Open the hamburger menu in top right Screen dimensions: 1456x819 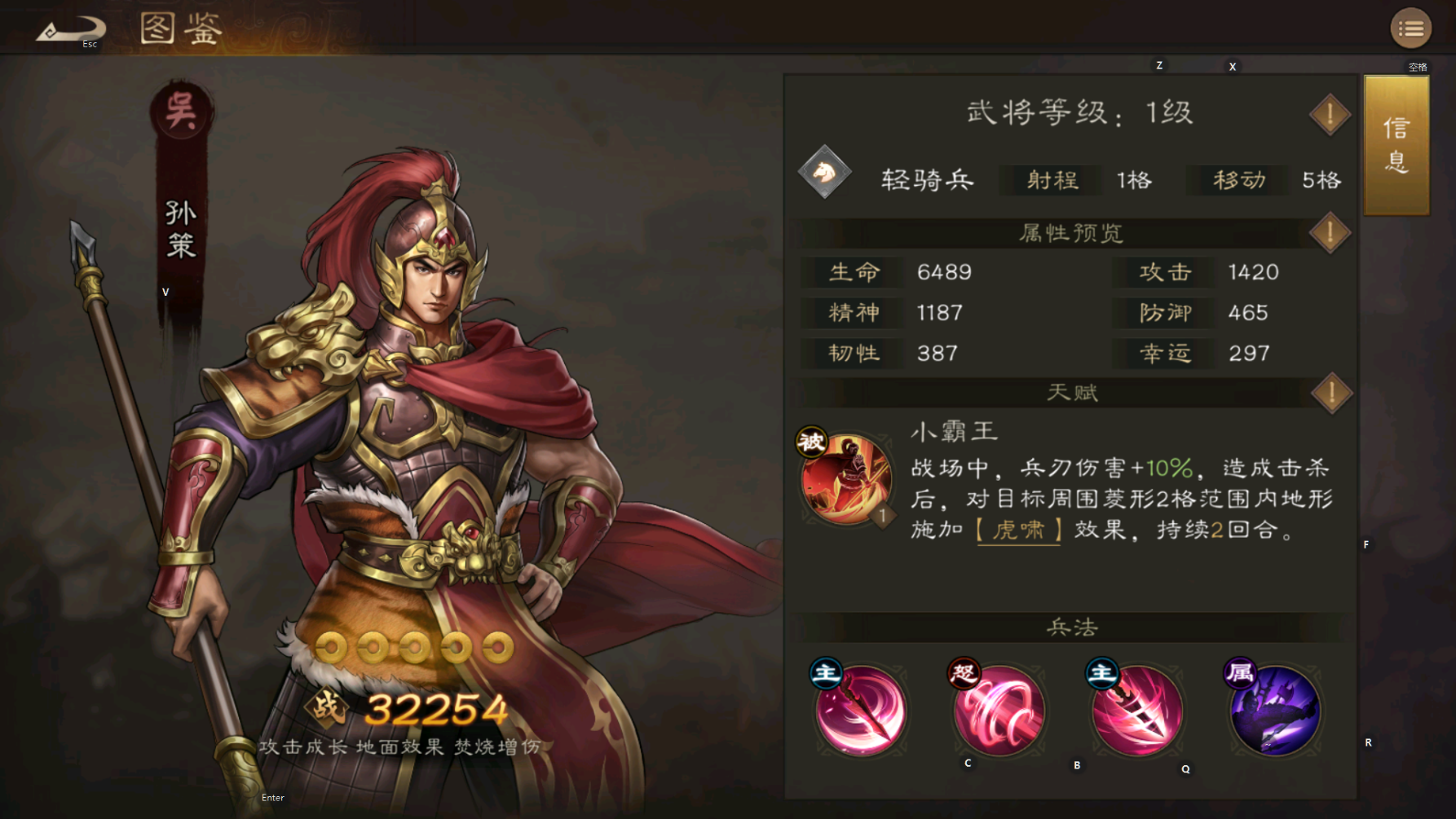tap(1410, 28)
